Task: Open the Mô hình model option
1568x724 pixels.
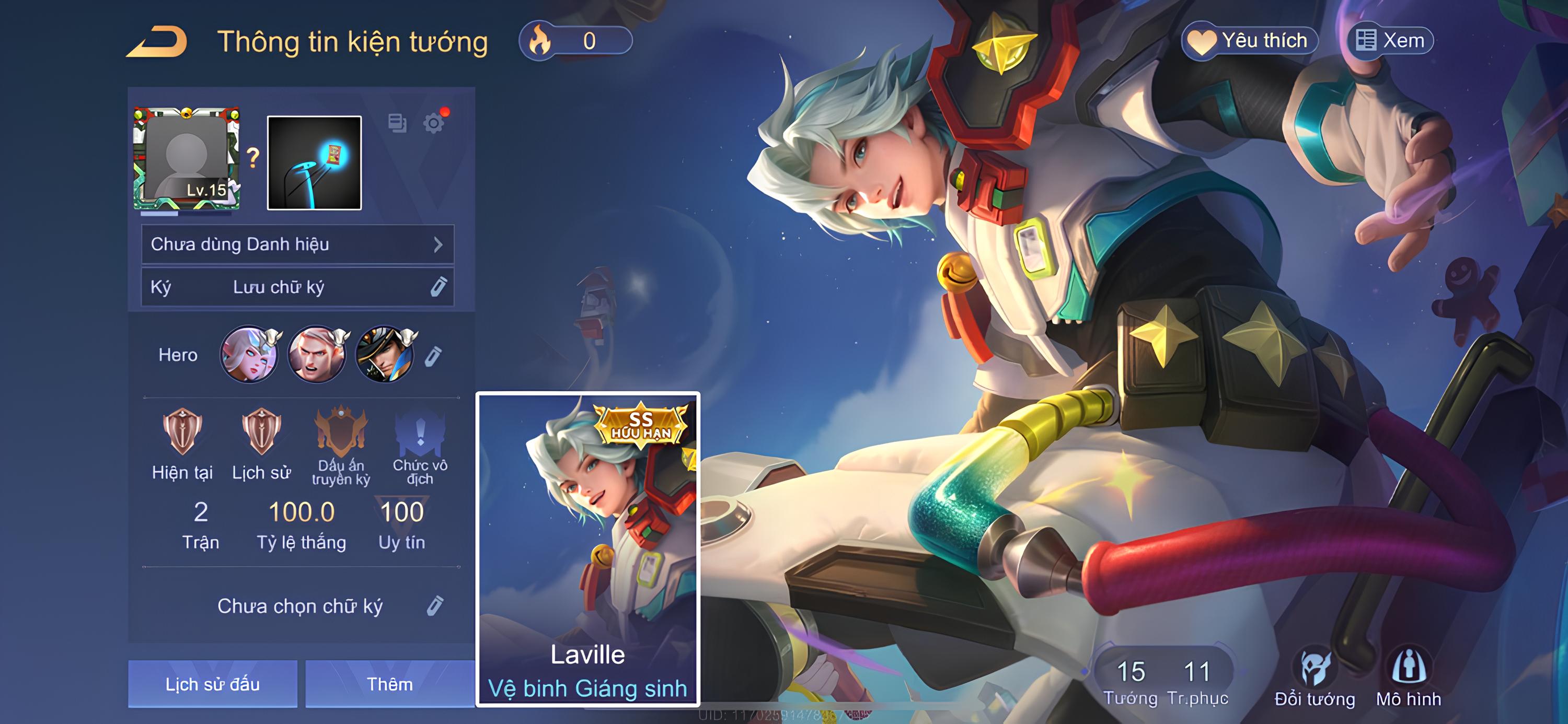Action: click(x=1409, y=679)
